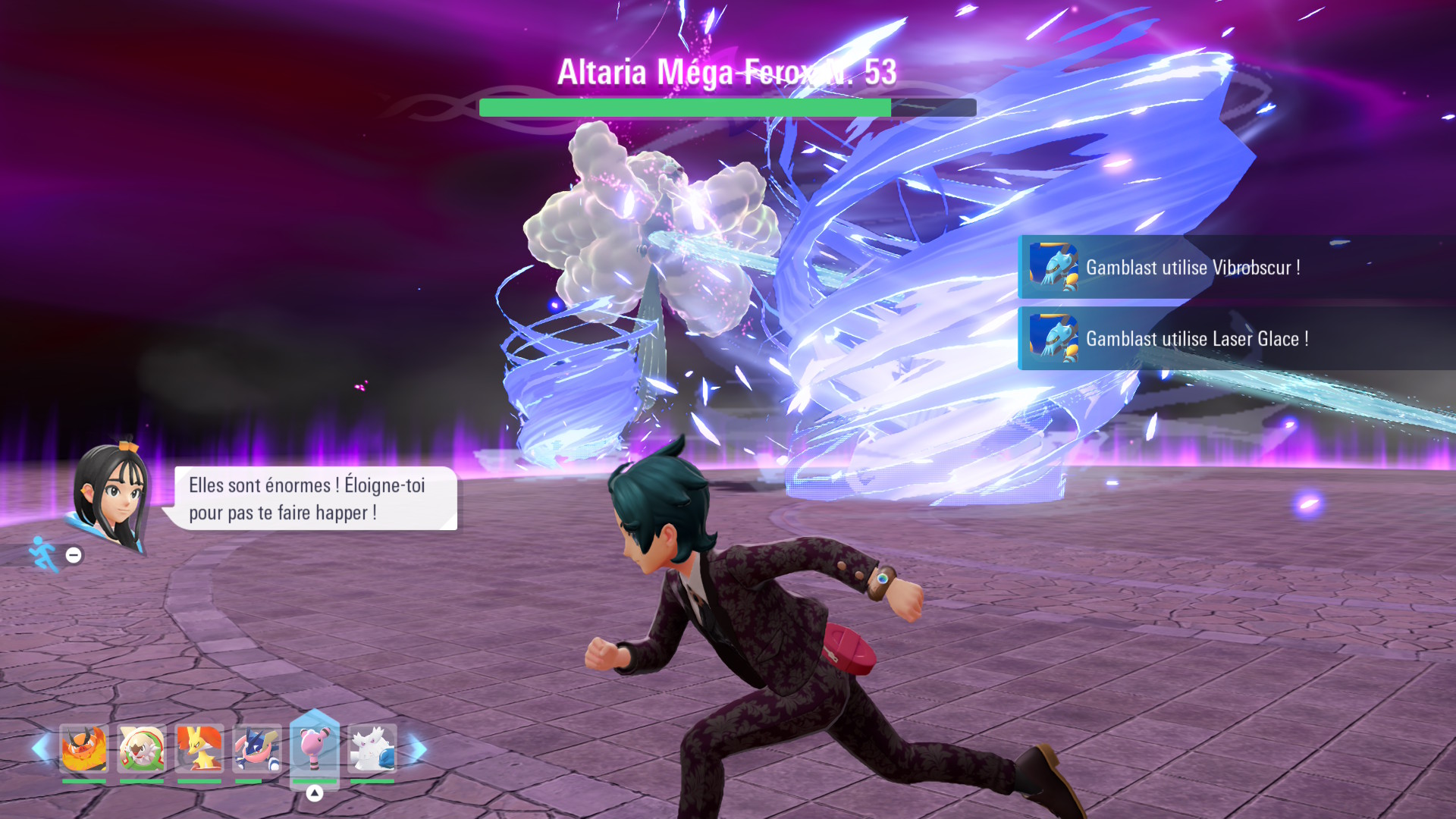Select the highlighted pink Spritzee slot

314,748
